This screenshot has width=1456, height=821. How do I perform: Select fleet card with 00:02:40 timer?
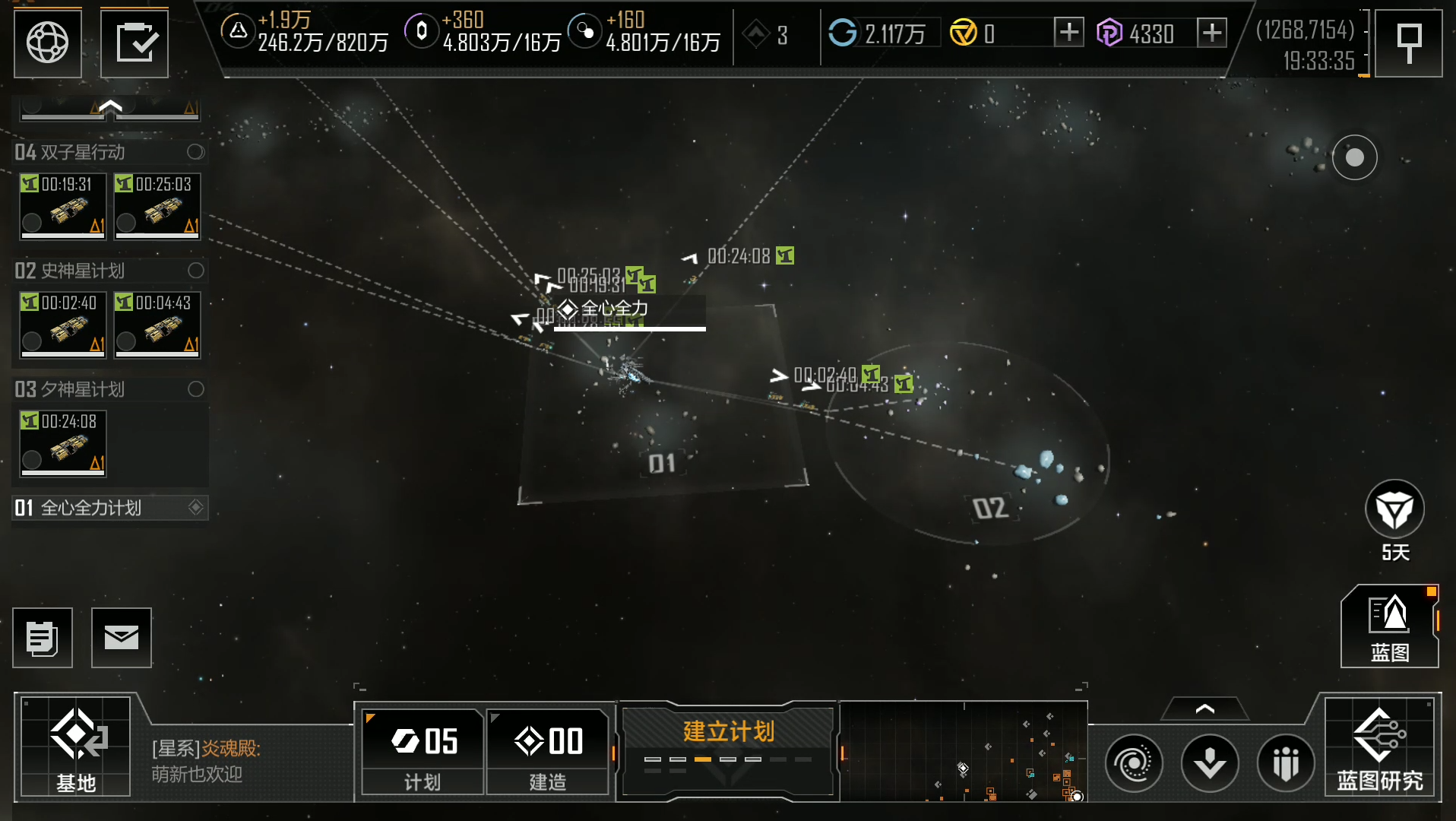point(63,325)
